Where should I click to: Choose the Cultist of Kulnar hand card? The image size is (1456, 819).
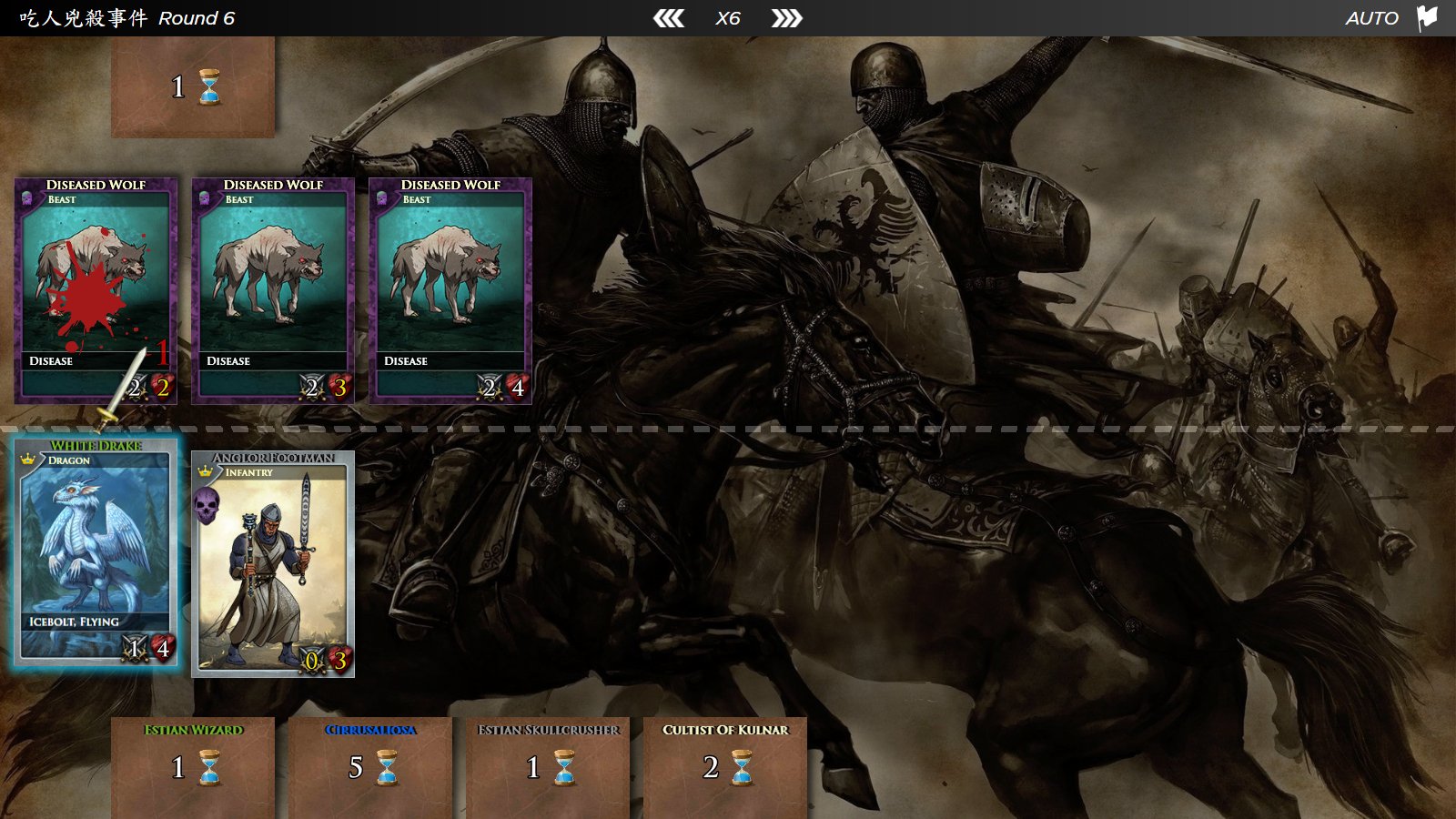coord(725,766)
